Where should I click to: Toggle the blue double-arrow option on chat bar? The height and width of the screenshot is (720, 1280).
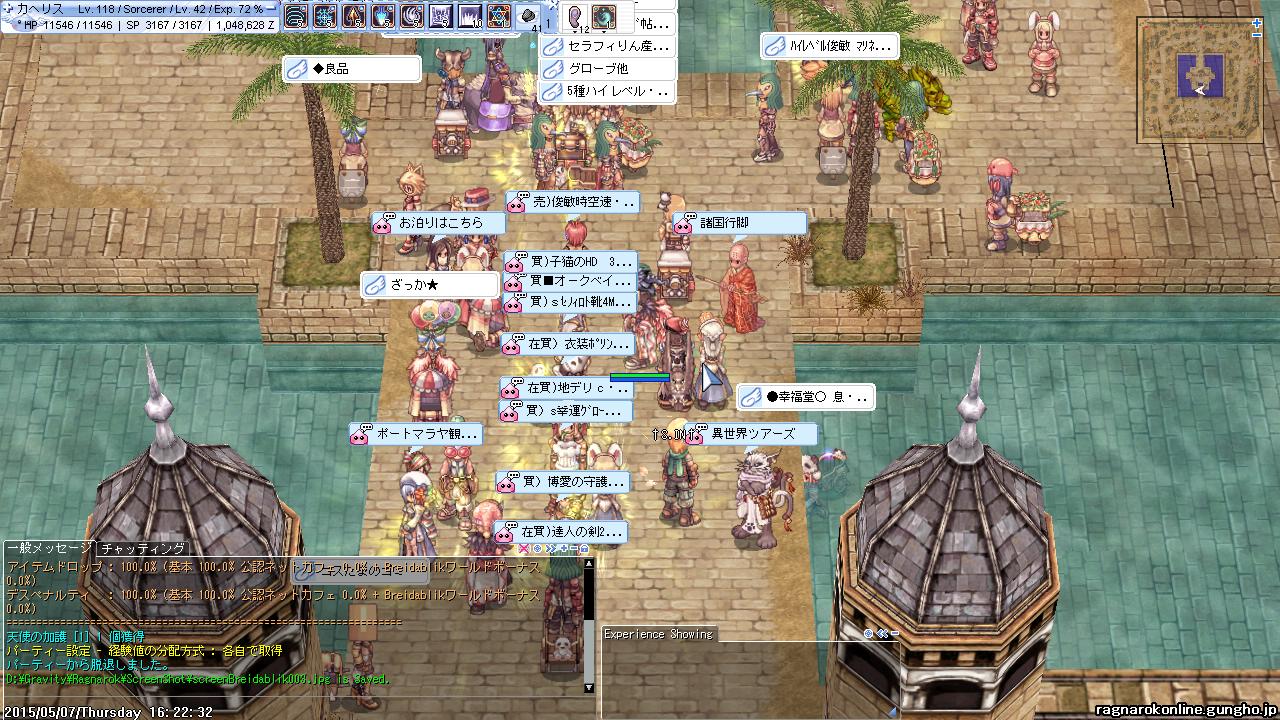pos(549,548)
